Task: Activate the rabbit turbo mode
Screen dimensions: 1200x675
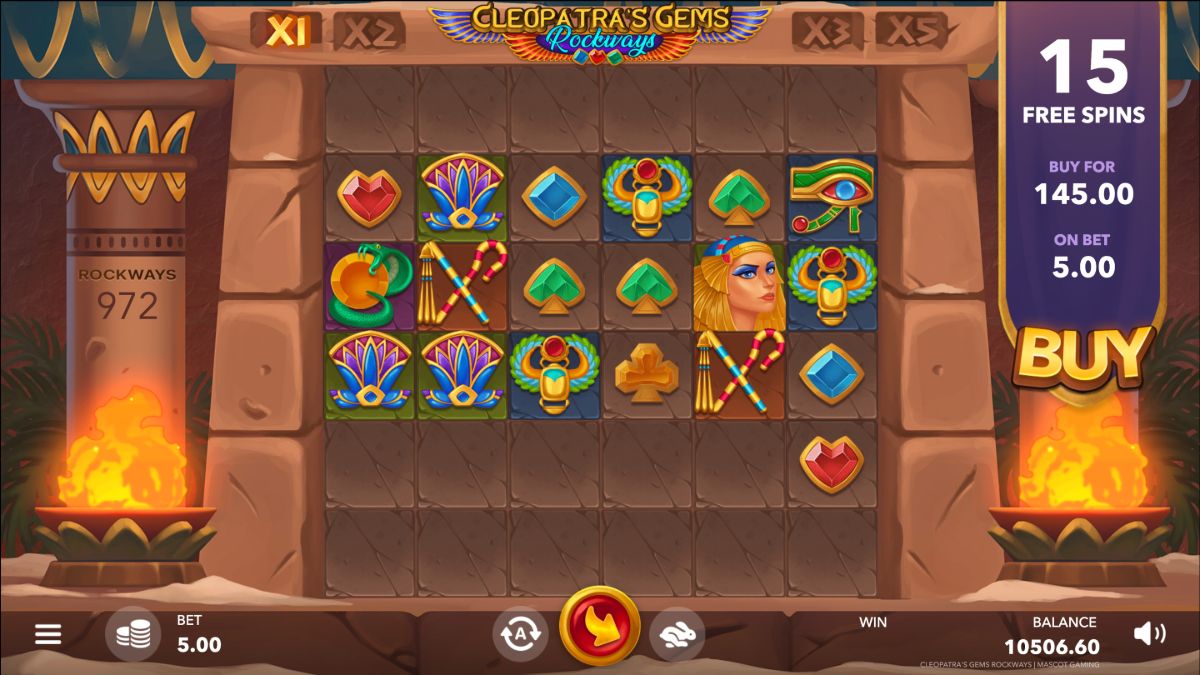Action: (677, 634)
